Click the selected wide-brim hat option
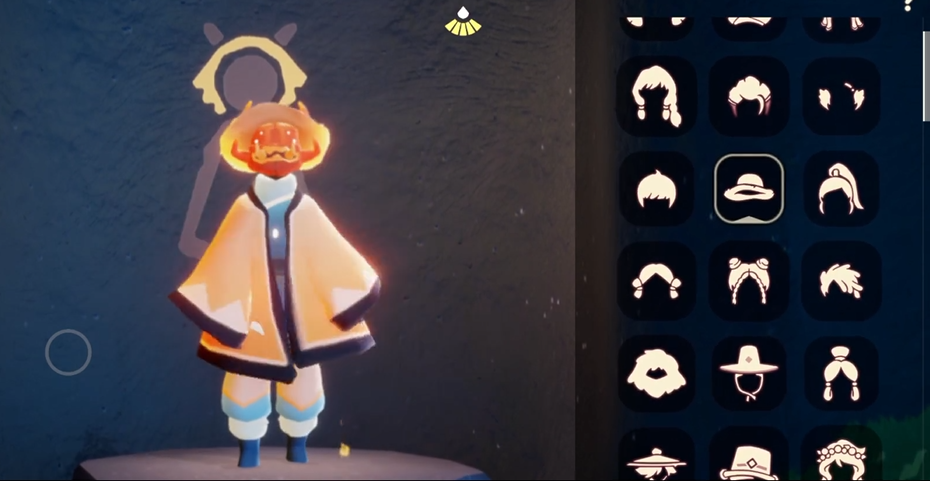Screen dimensions: 930x481 [749, 189]
